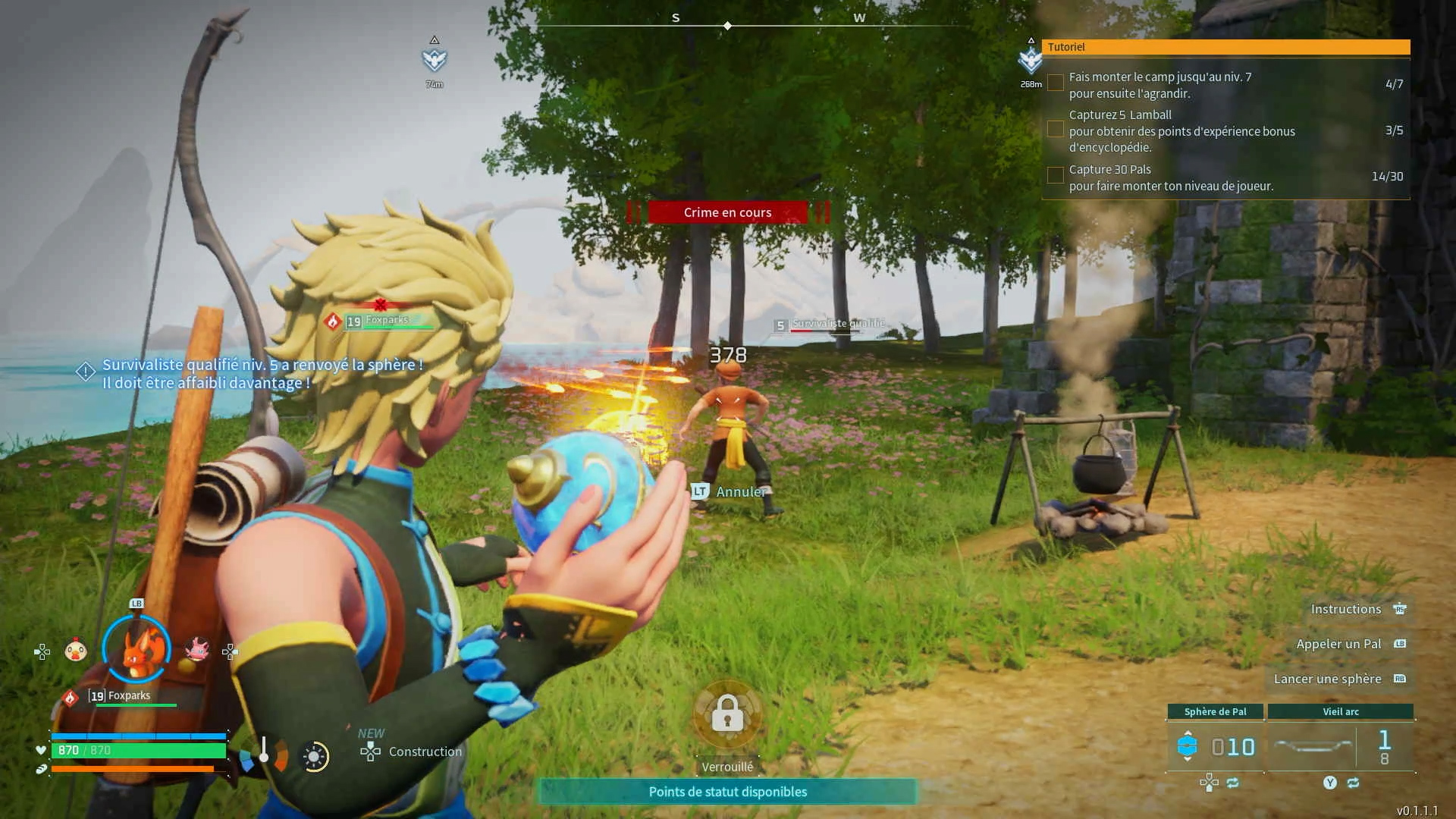Viewport: 1456px width, 819px height.
Task: Click the 268m waypoint marker
Action: [x=1031, y=61]
